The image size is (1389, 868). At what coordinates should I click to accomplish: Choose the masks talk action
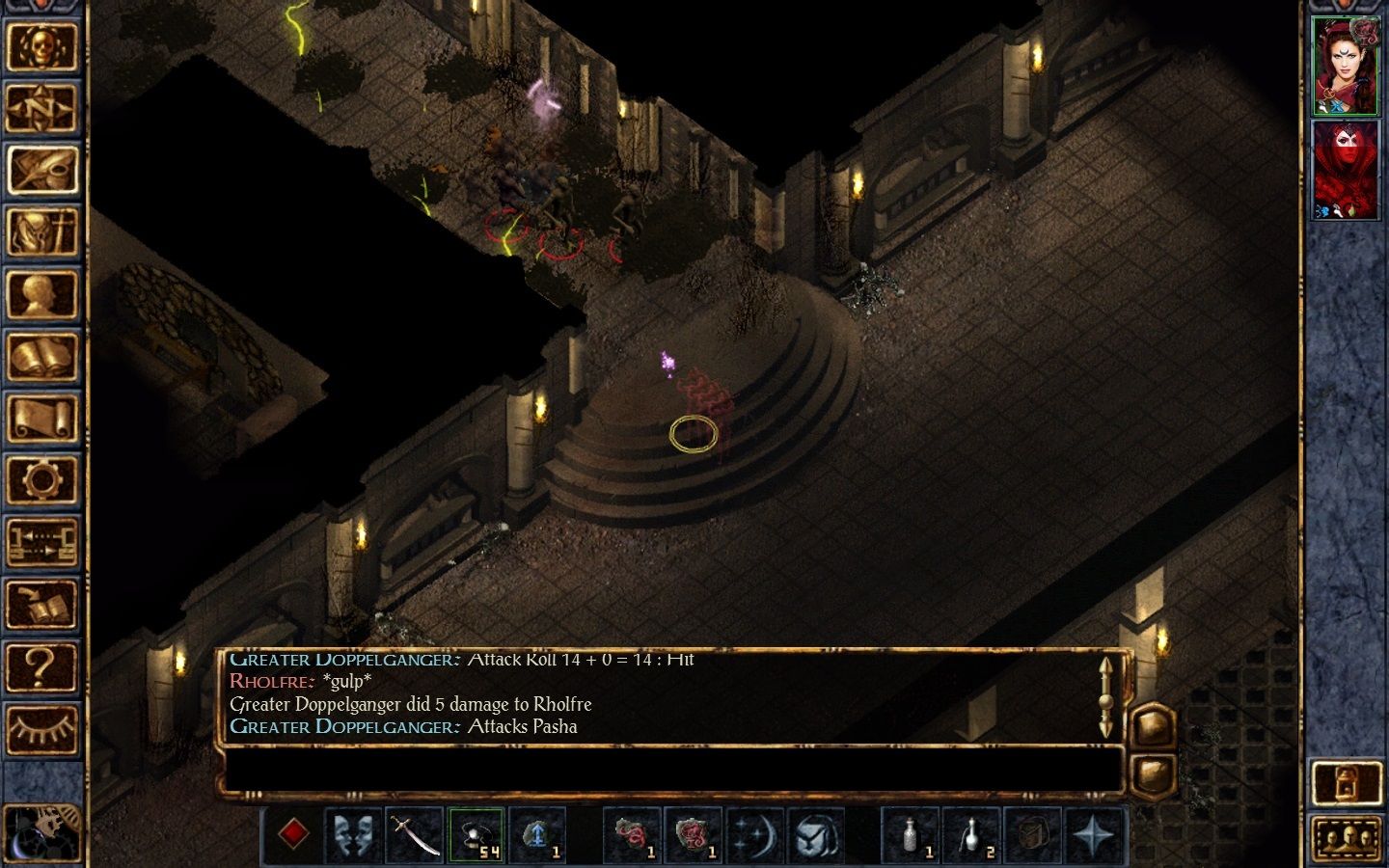pyautogui.click(x=354, y=833)
